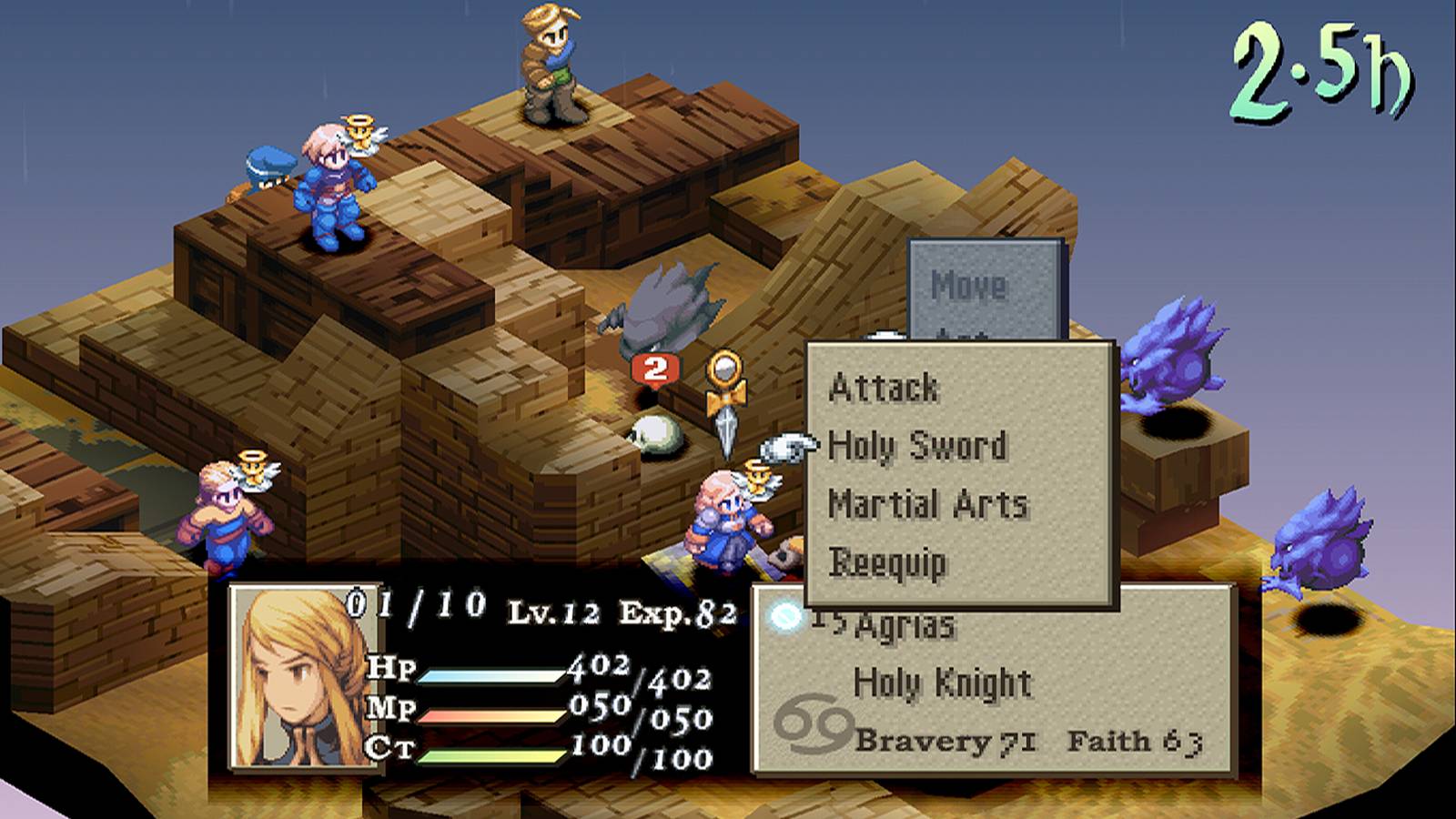Select Move in the background menu

(968, 287)
